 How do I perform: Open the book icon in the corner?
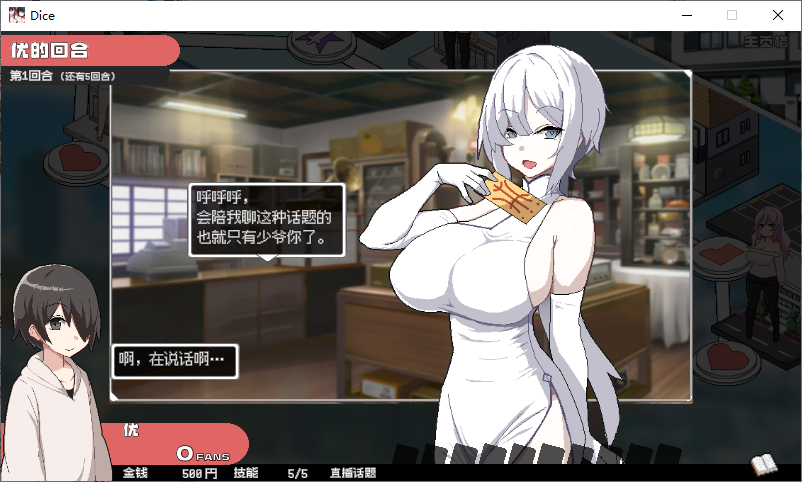coord(764,464)
